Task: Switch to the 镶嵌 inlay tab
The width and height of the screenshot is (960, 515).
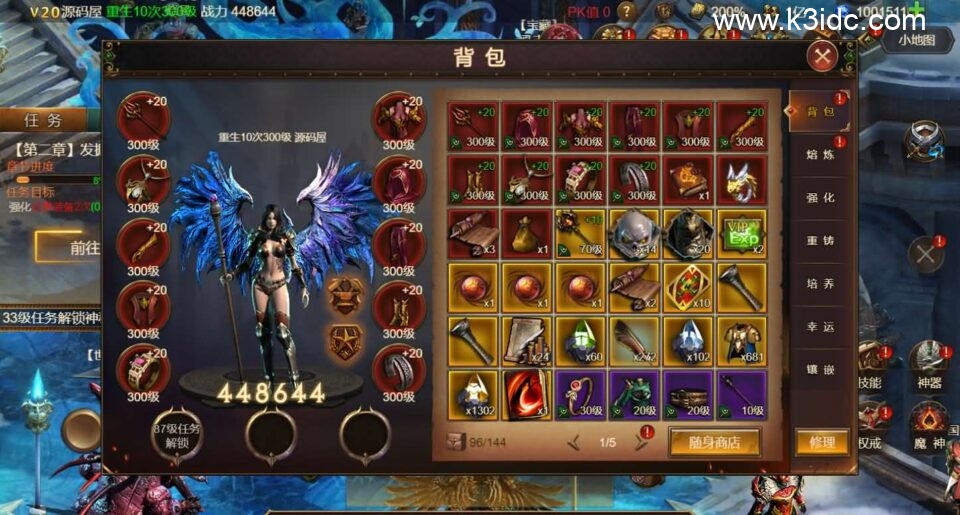Action: [820, 370]
